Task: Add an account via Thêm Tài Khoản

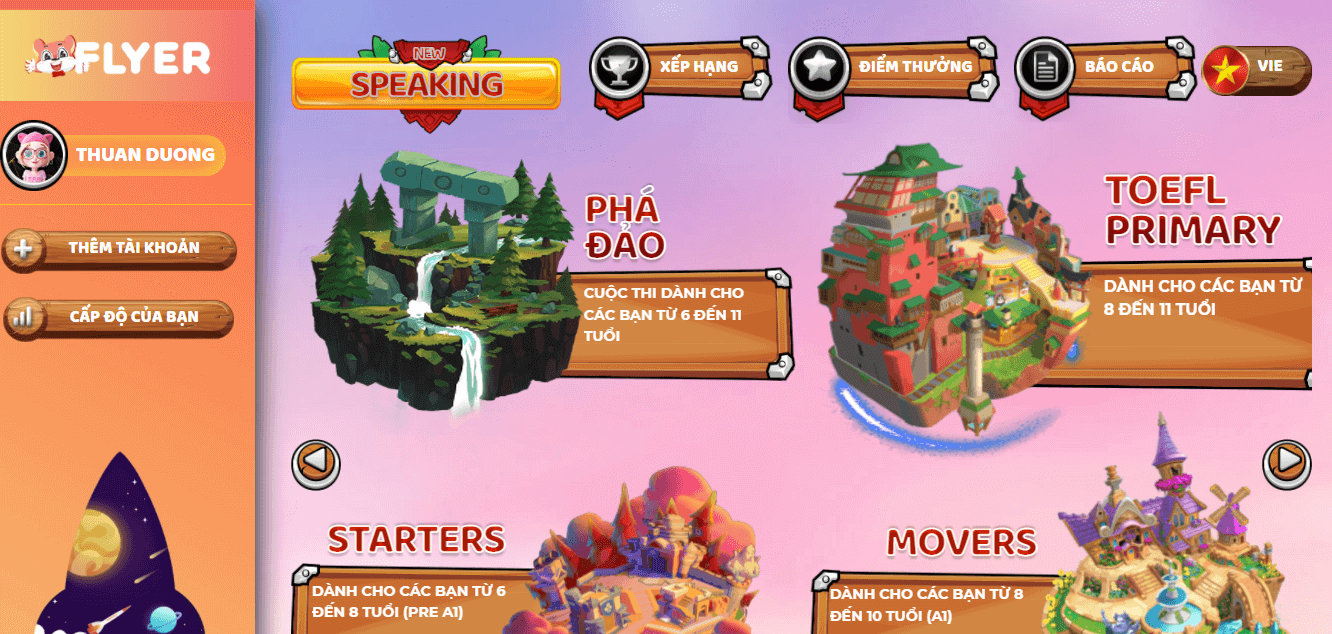Action: pos(119,248)
